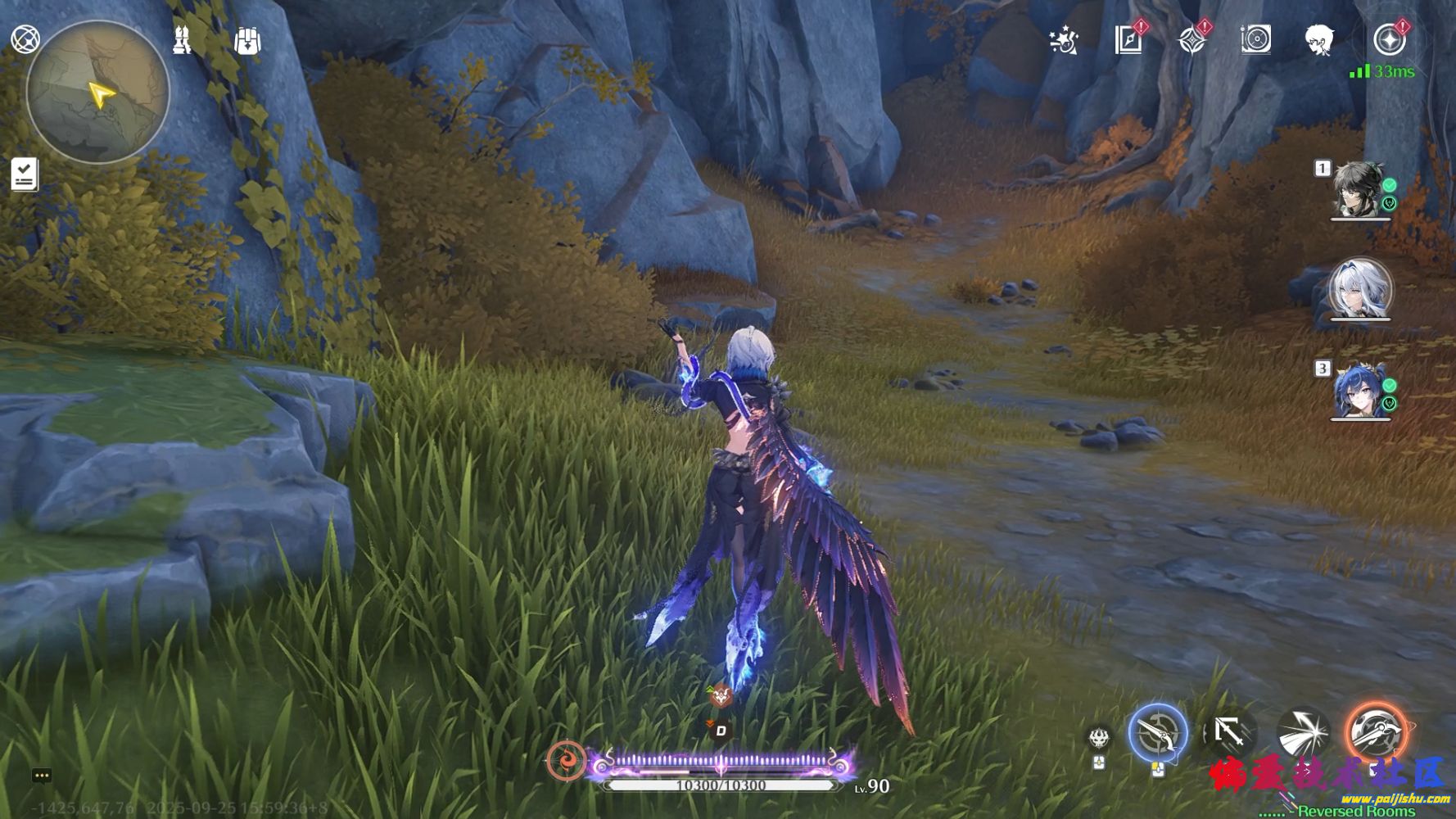
Task: Open the ringed star icon above ping
Action: coord(1388,39)
